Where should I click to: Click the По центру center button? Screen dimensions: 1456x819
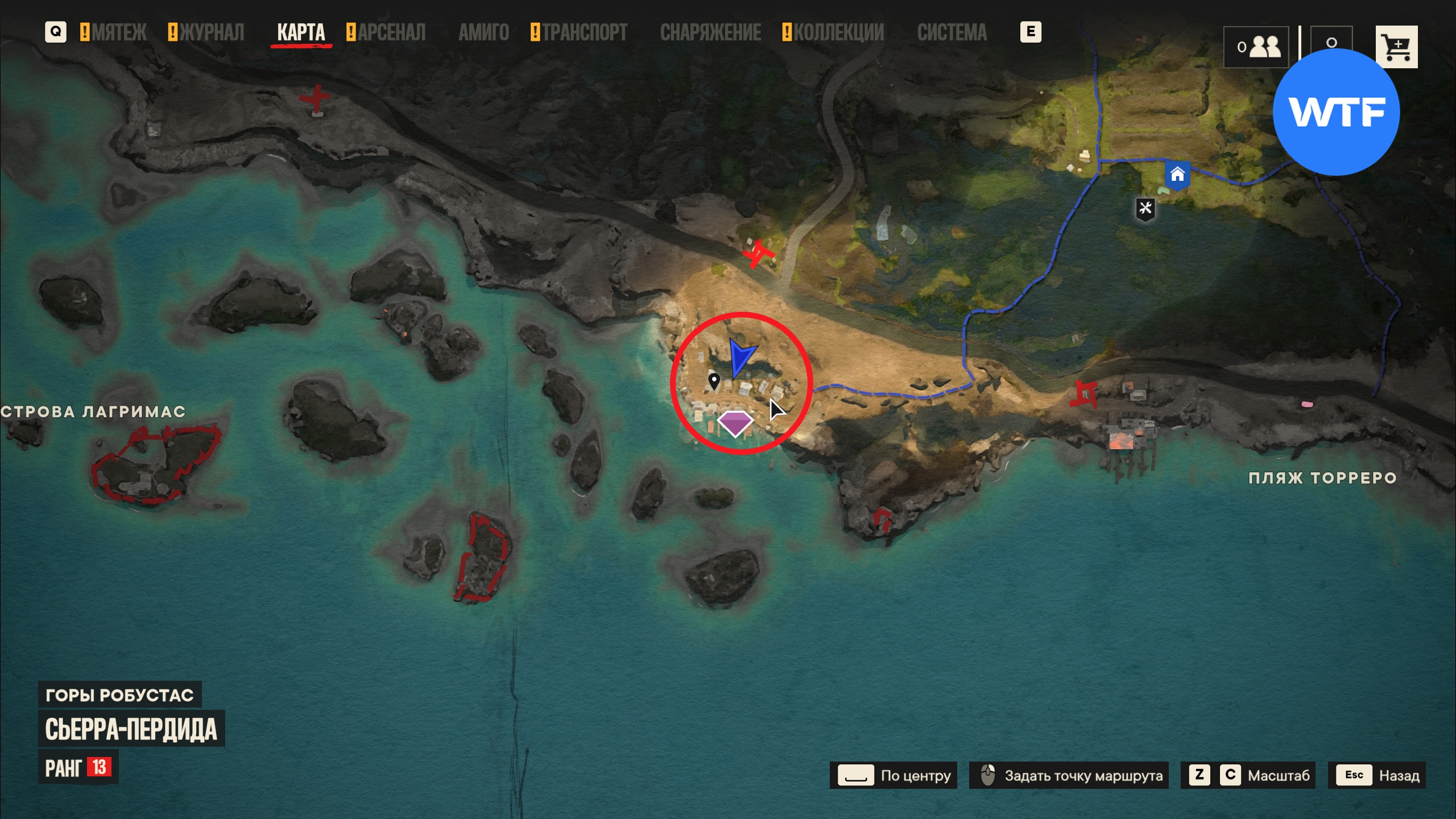(894, 775)
